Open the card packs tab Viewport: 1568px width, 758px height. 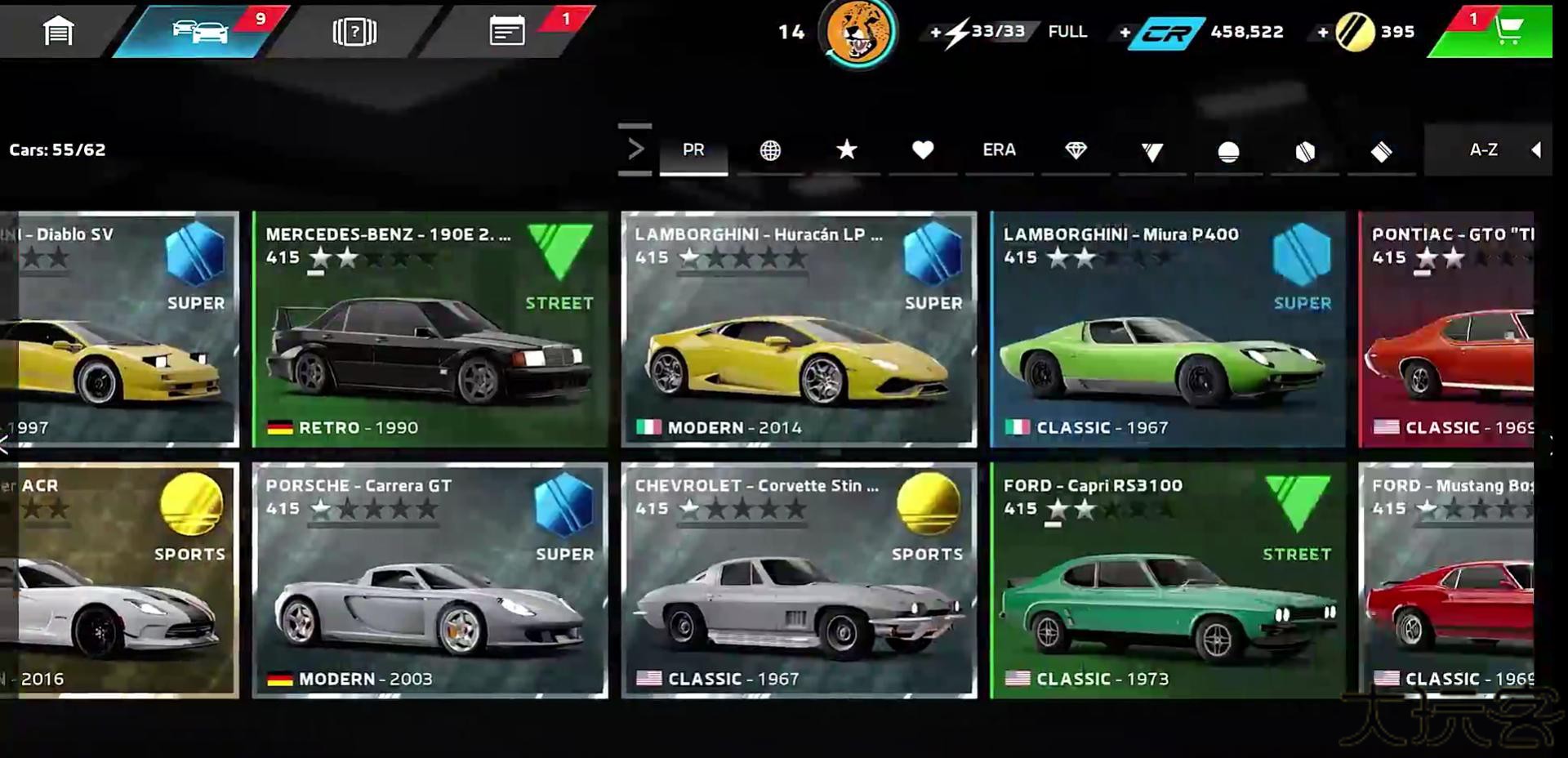click(354, 32)
